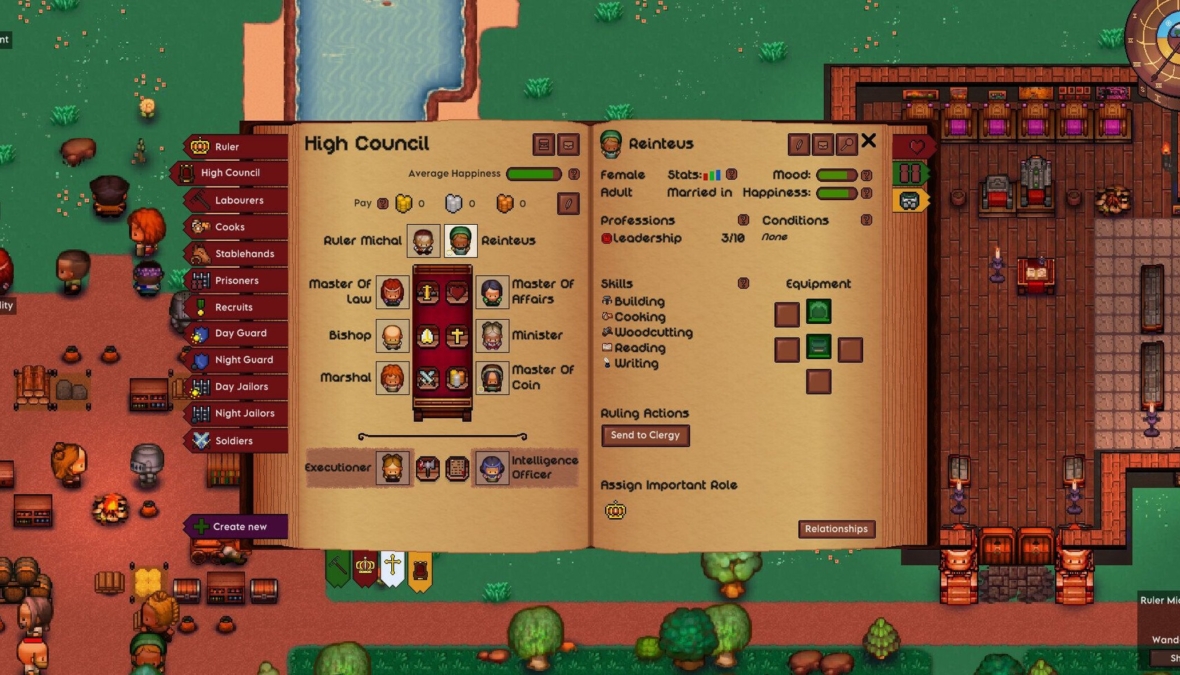Open the Day Jailors tab

click(x=237, y=387)
